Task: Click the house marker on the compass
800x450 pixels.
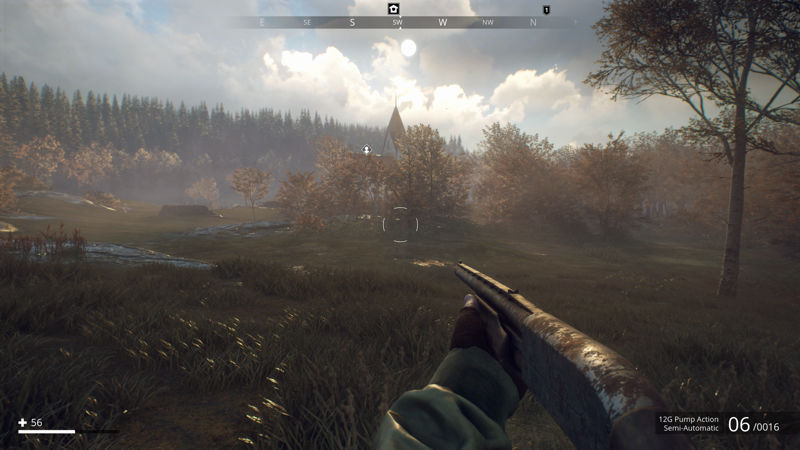Action: [x=393, y=8]
